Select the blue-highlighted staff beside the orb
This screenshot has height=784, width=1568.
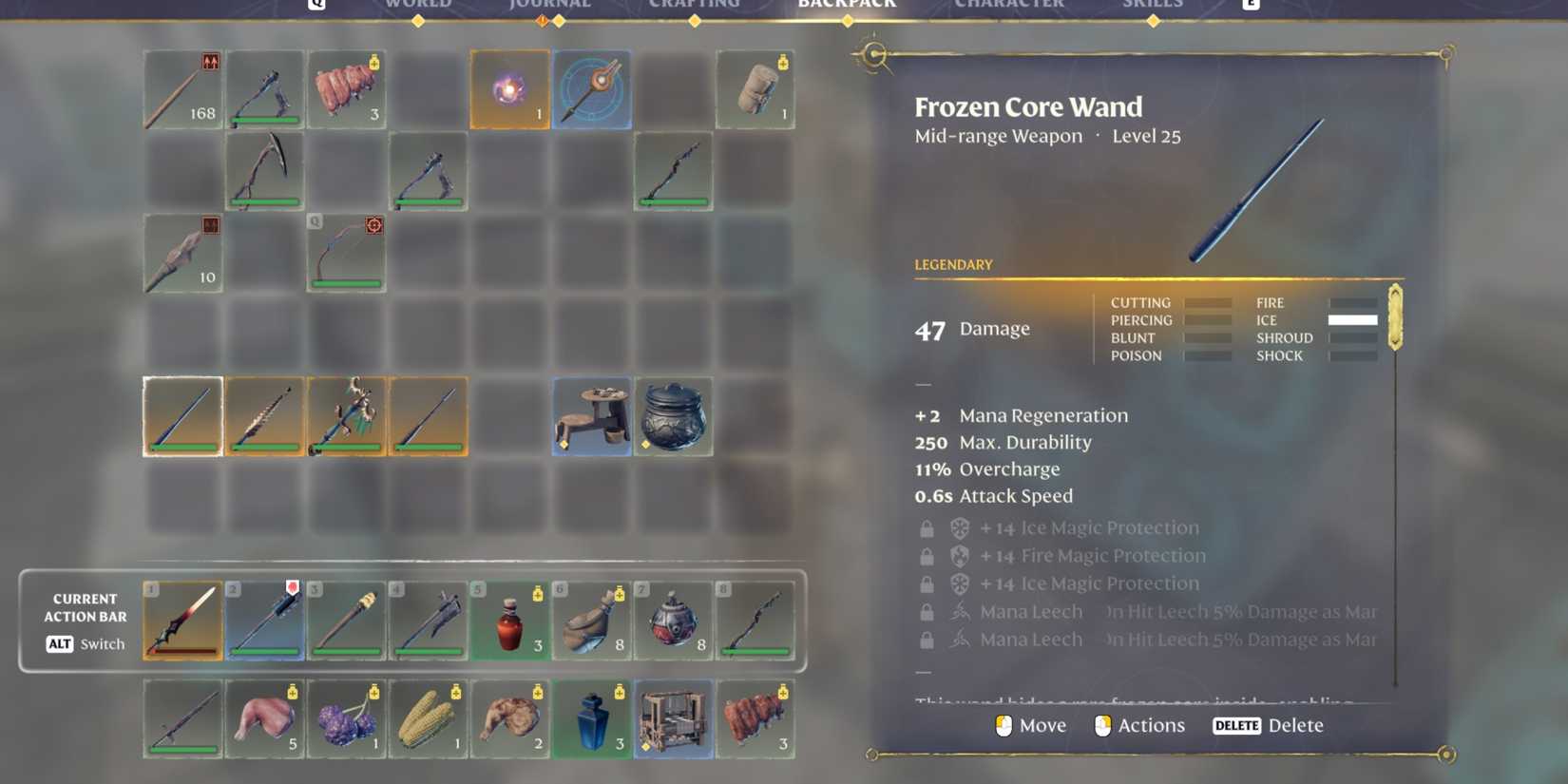pyautogui.click(x=591, y=89)
